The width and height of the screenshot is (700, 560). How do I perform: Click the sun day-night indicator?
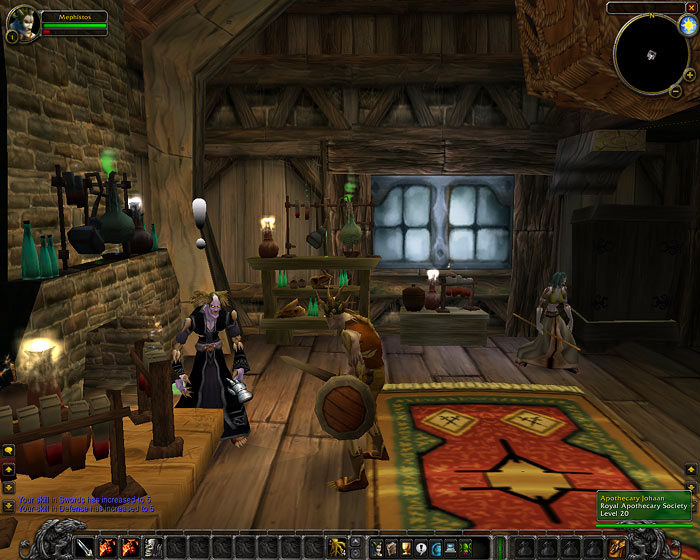click(687, 24)
